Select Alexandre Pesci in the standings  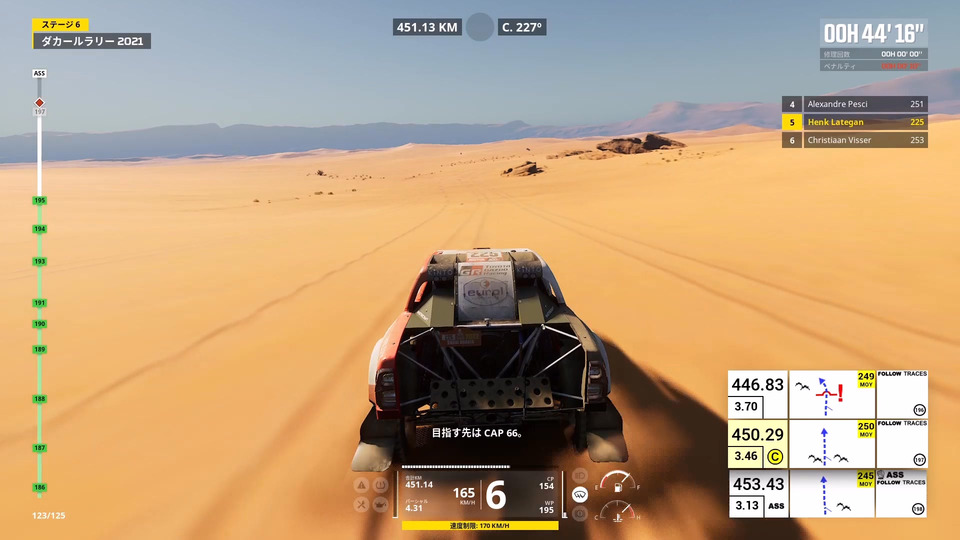(855, 104)
